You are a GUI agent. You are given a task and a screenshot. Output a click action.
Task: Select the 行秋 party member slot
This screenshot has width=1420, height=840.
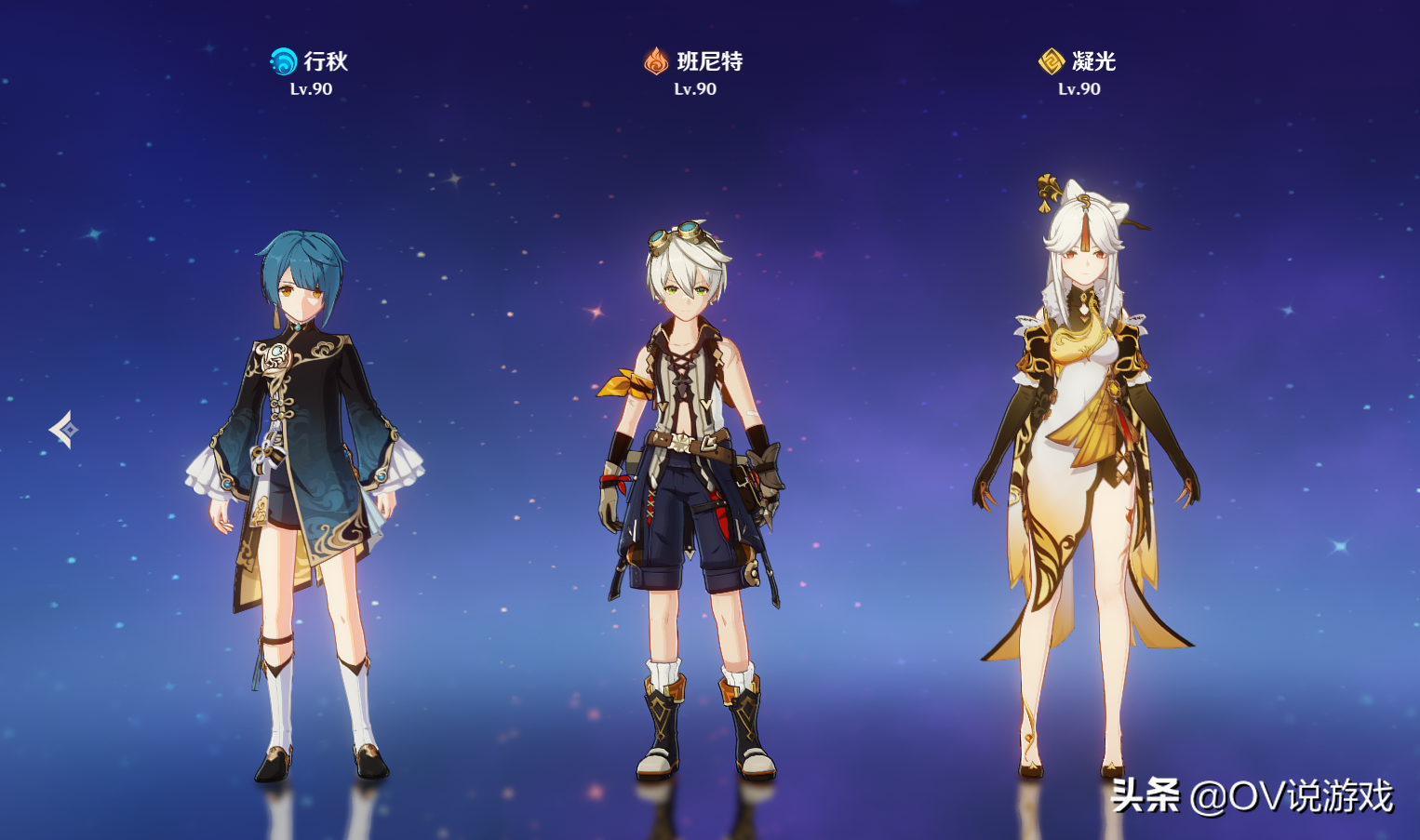coord(307,484)
